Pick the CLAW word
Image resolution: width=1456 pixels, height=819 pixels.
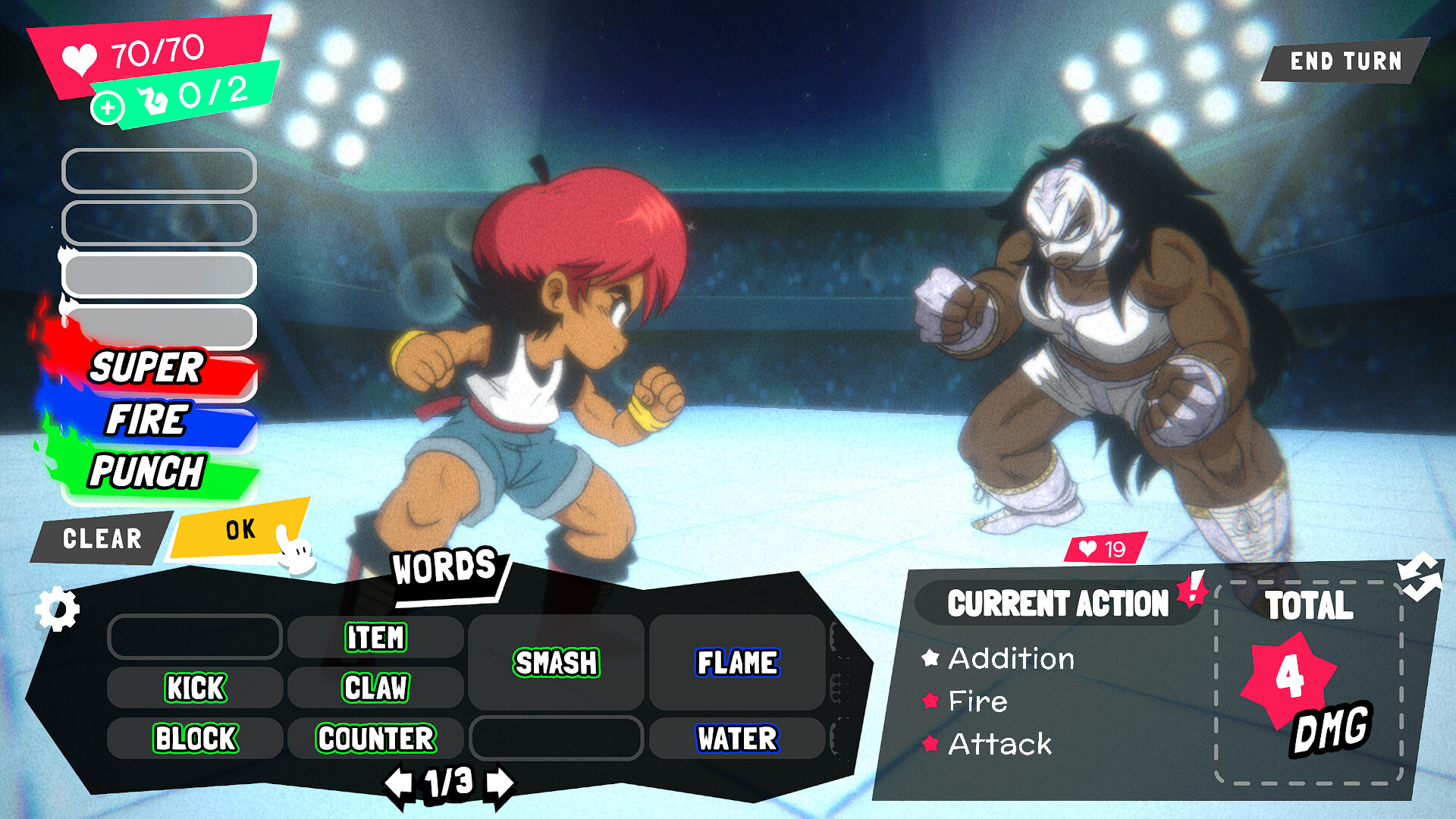pyautogui.click(x=375, y=688)
